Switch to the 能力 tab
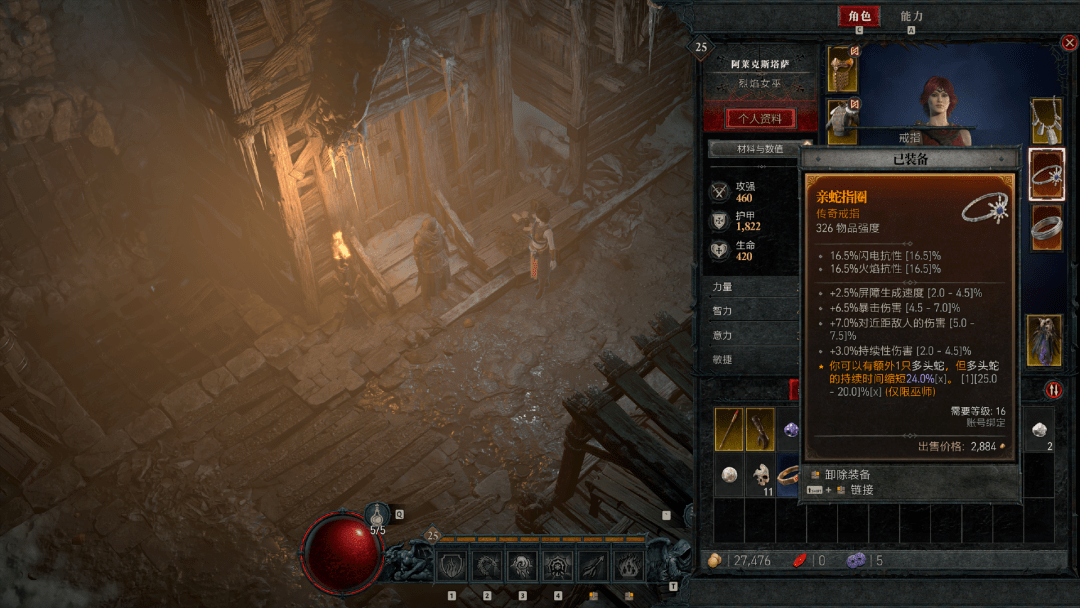 pyautogui.click(x=911, y=16)
